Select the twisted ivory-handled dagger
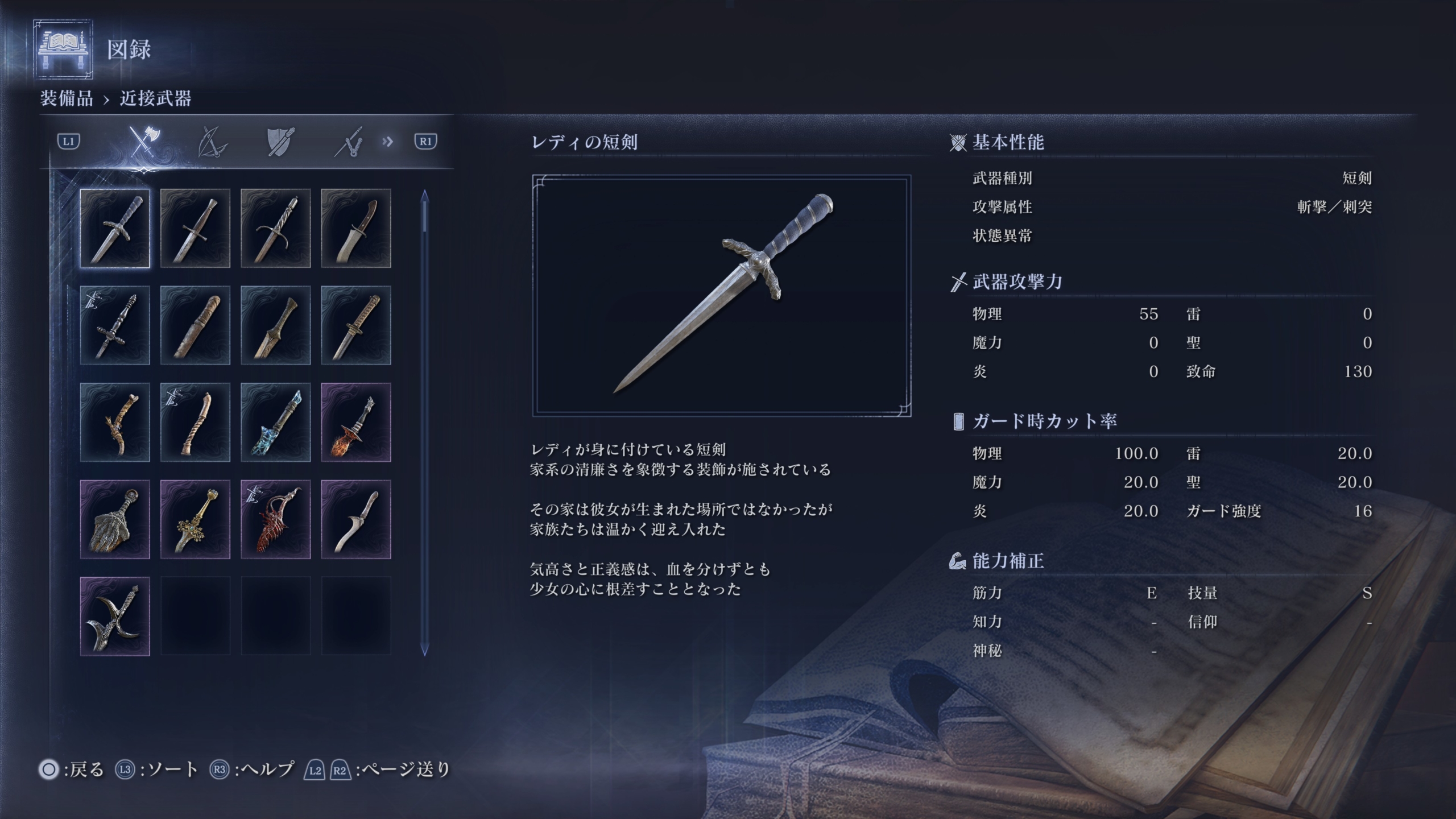This screenshot has width=1456, height=819. point(195,423)
